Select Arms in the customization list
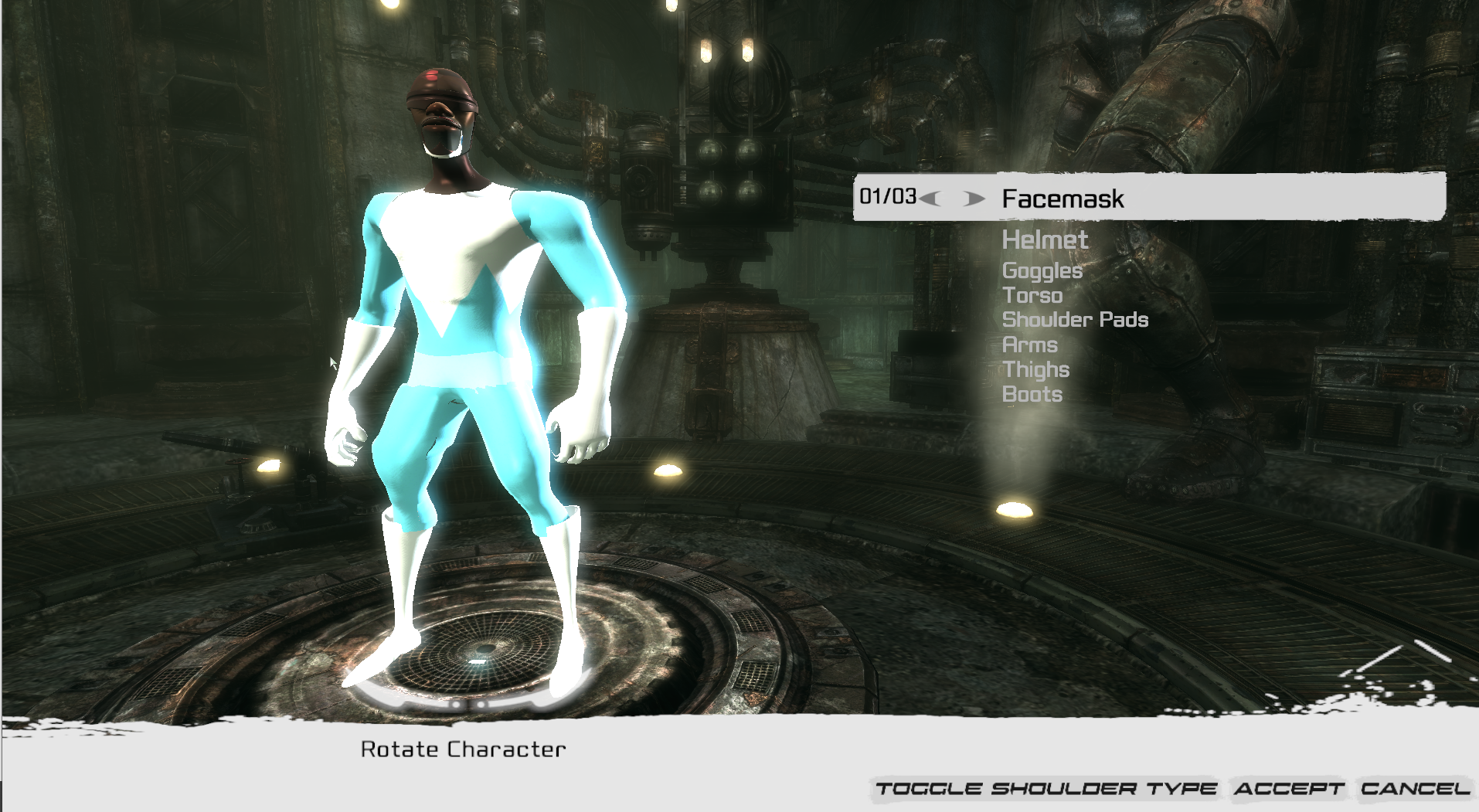Screen dimensions: 1479x812 point(1030,345)
